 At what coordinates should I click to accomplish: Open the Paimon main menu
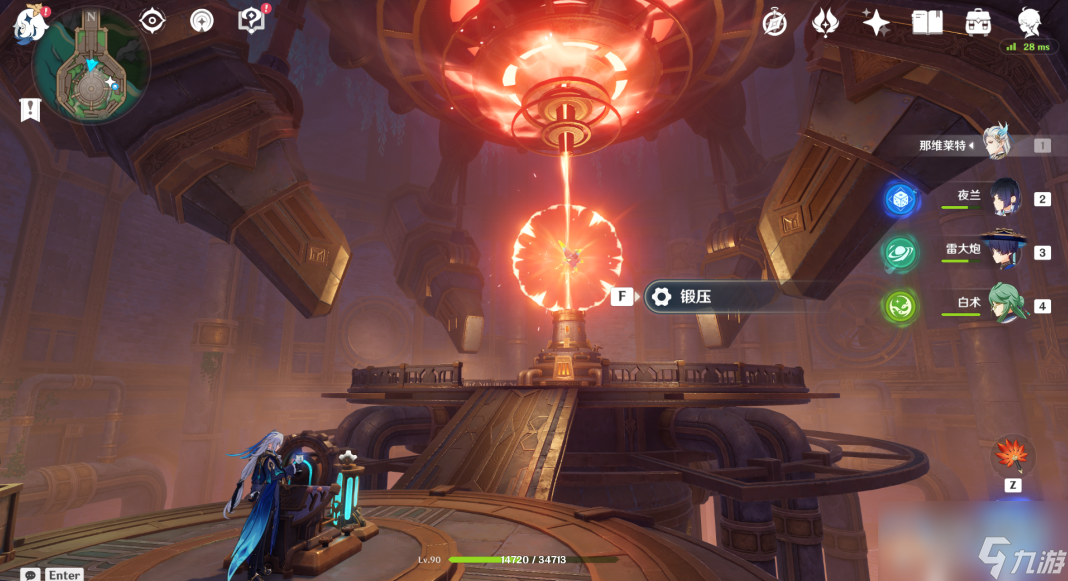pyautogui.click(x=30, y=23)
